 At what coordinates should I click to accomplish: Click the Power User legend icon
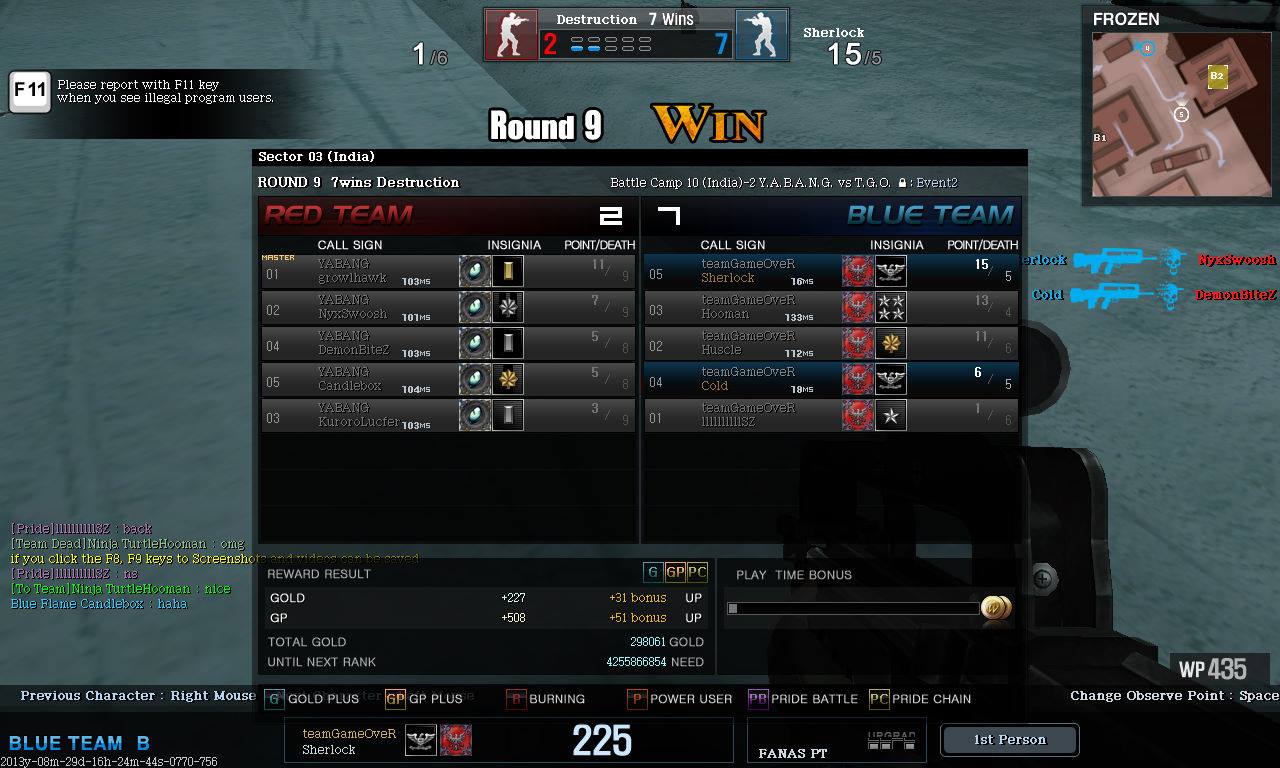[x=636, y=699]
